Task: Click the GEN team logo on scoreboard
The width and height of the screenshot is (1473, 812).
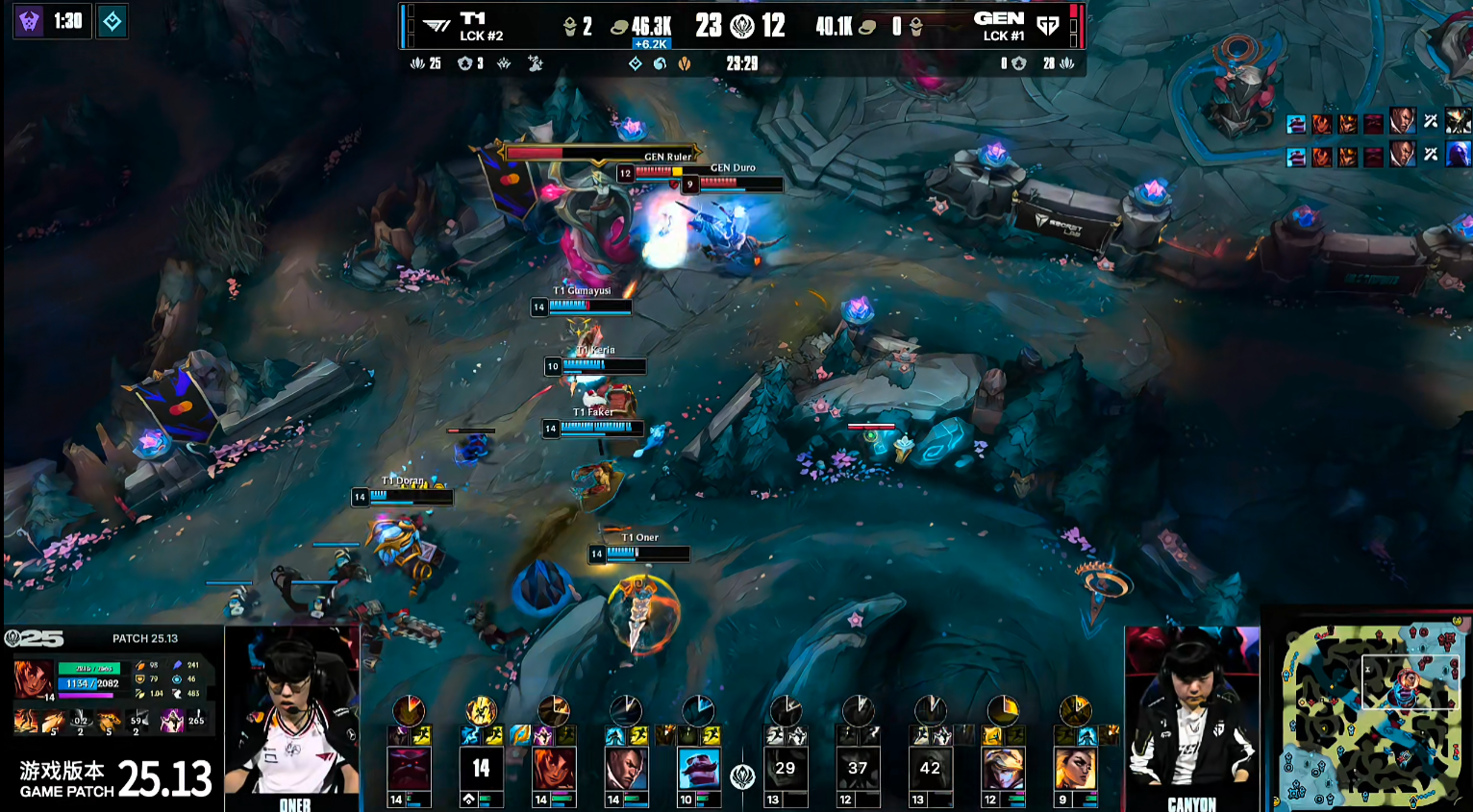Action: pos(1048,26)
